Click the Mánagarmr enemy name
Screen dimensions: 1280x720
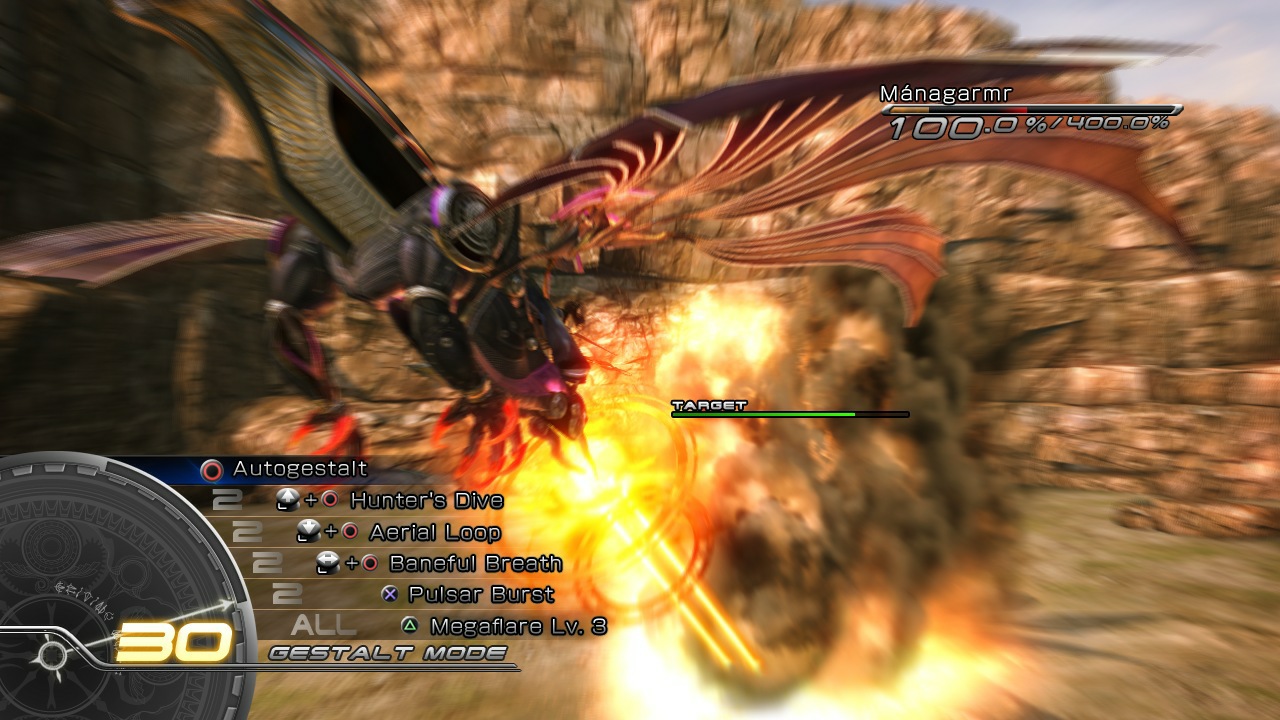pyautogui.click(x=945, y=92)
